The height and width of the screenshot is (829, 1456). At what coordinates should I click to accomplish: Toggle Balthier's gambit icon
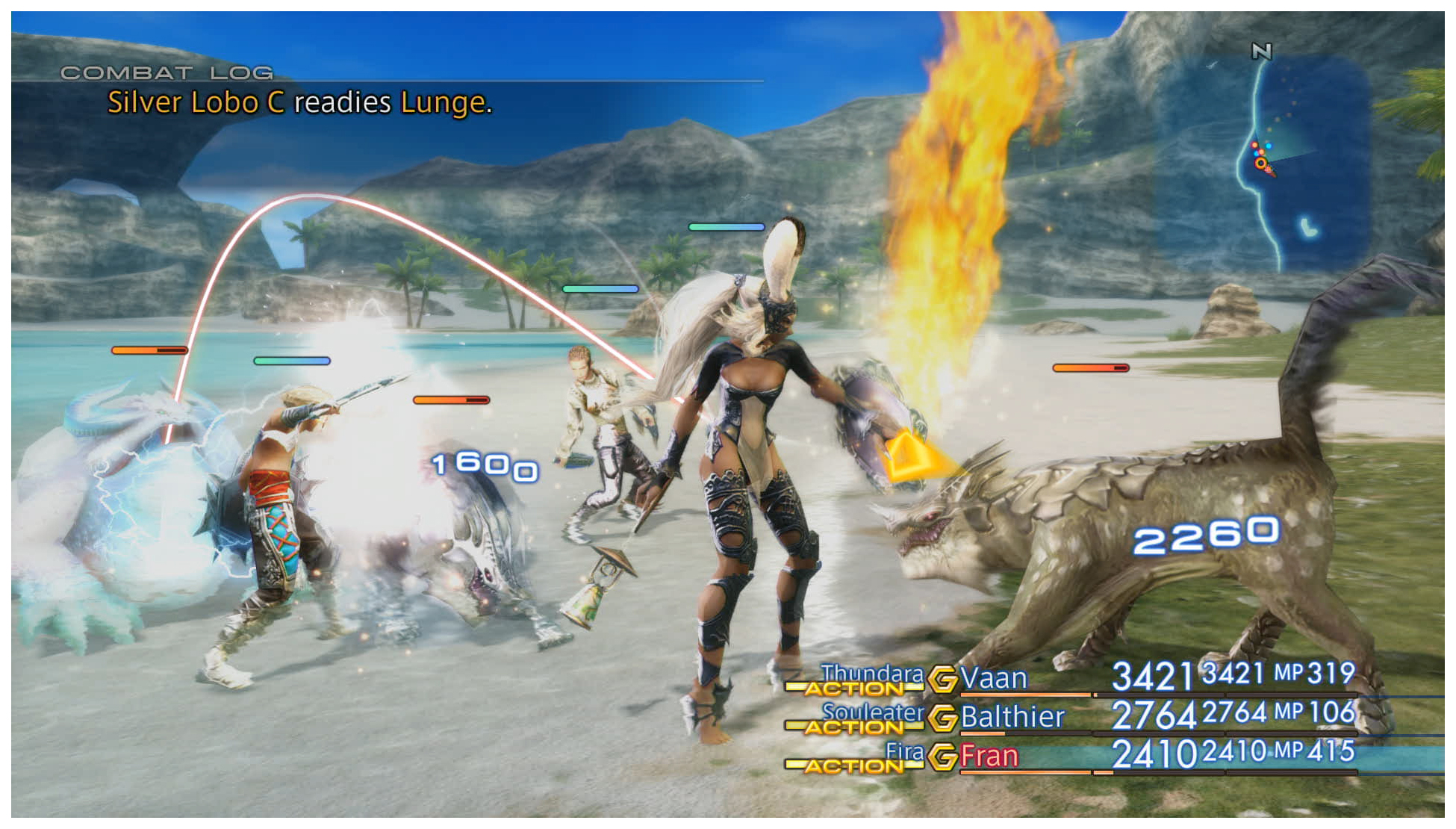942,718
